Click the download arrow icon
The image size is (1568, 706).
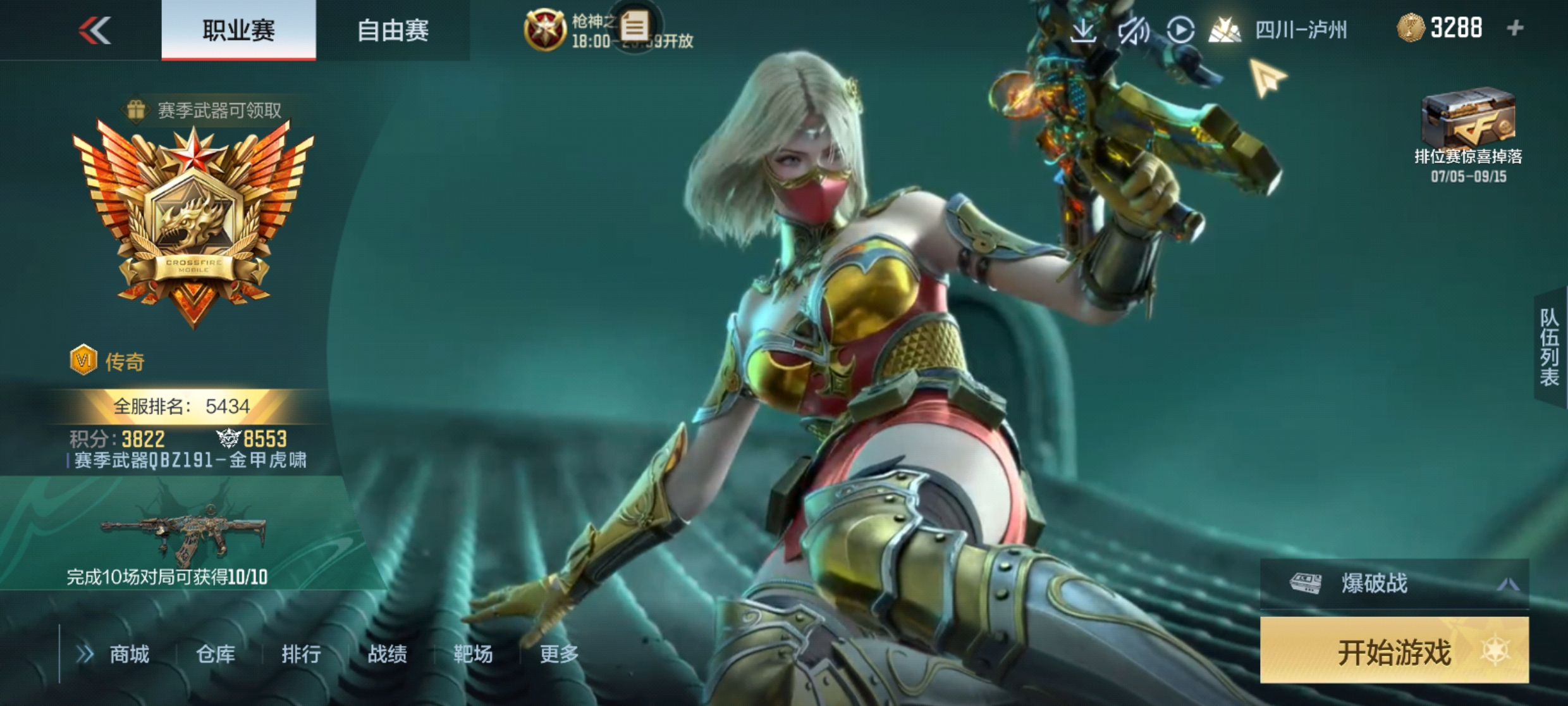click(1082, 30)
